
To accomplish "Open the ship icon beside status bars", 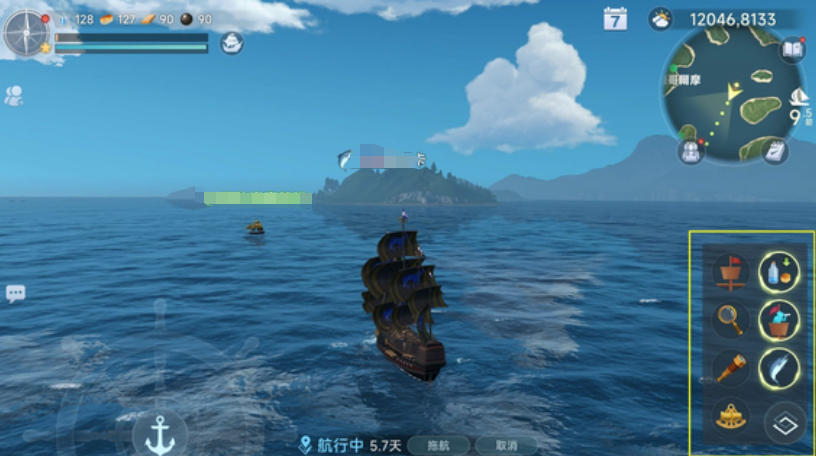I will click(x=231, y=43).
